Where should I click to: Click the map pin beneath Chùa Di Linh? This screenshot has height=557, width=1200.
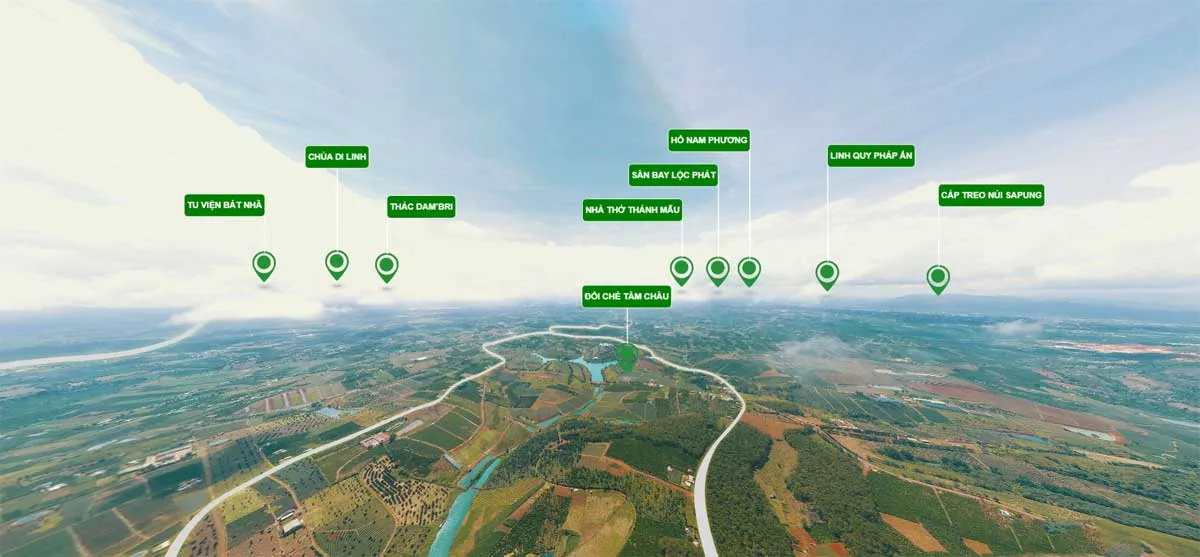pyautogui.click(x=337, y=264)
